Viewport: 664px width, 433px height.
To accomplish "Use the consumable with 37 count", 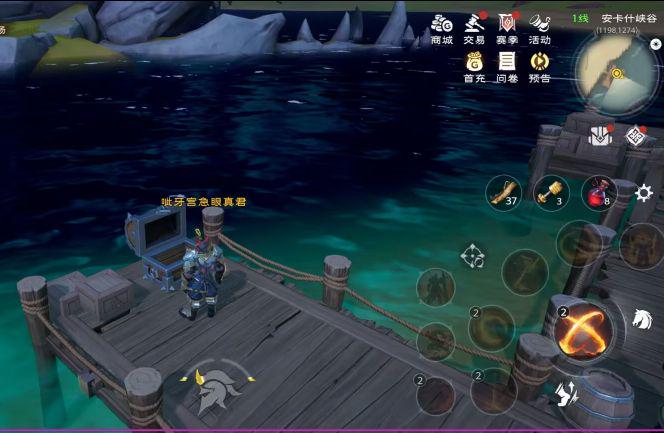I will coord(503,191).
